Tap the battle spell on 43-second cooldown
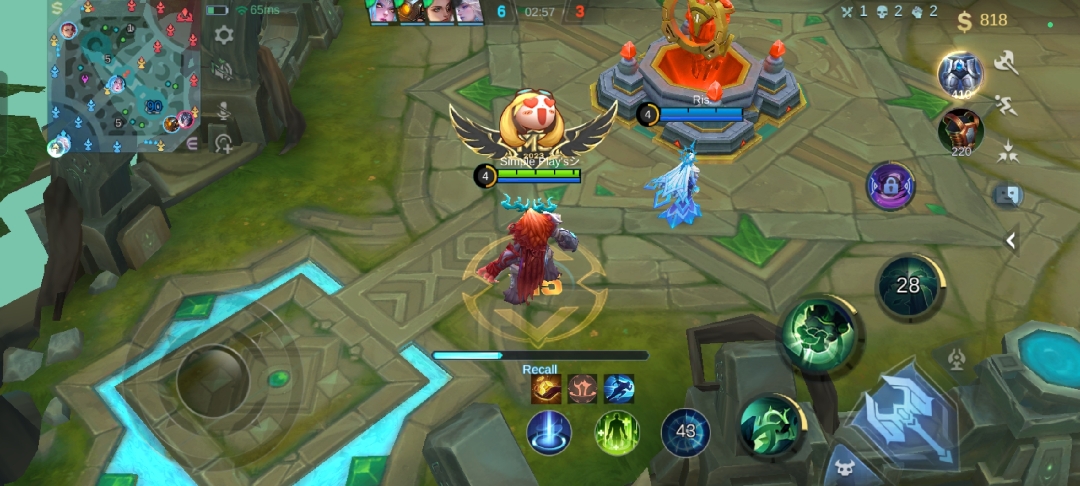 click(686, 432)
